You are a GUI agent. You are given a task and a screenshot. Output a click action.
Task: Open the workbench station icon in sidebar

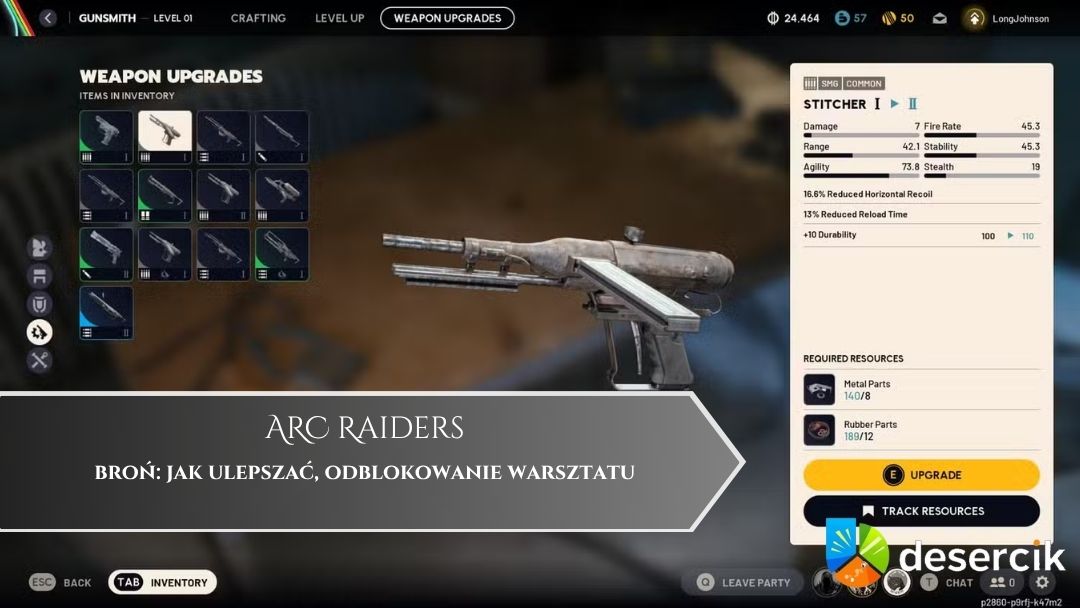(x=40, y=276)
